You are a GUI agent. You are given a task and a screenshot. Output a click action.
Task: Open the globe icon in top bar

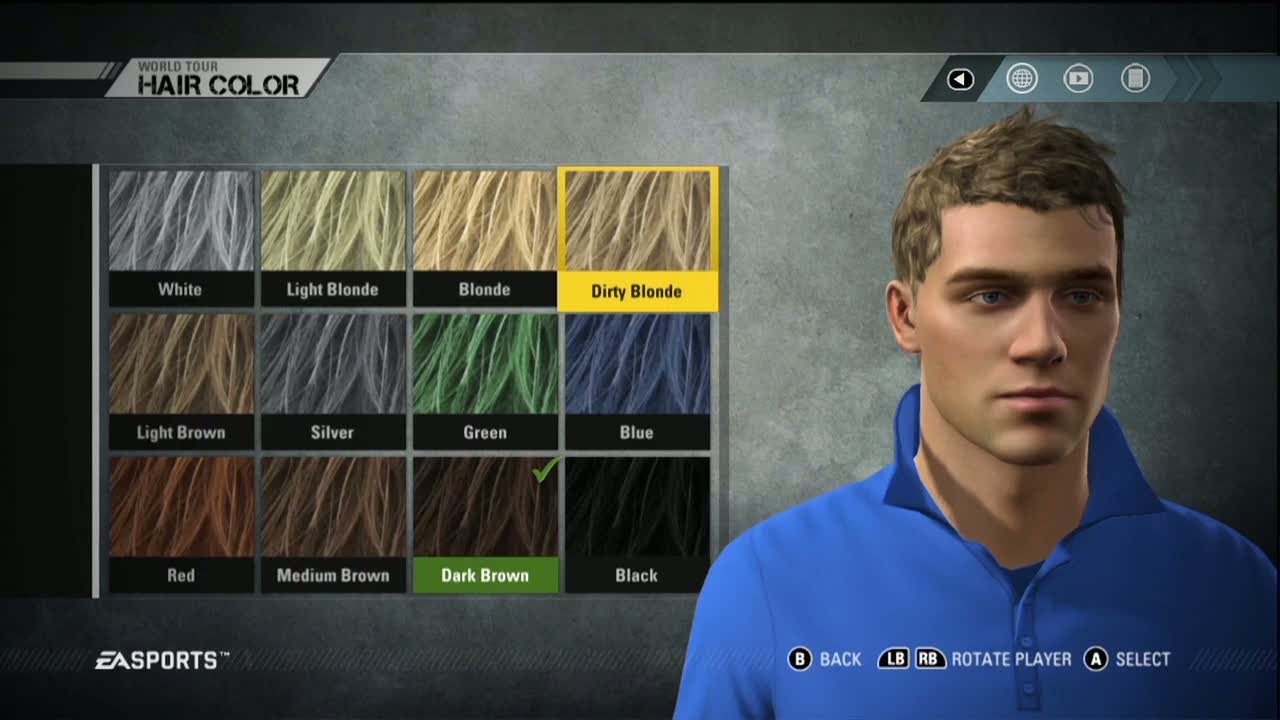point(1022,78)
